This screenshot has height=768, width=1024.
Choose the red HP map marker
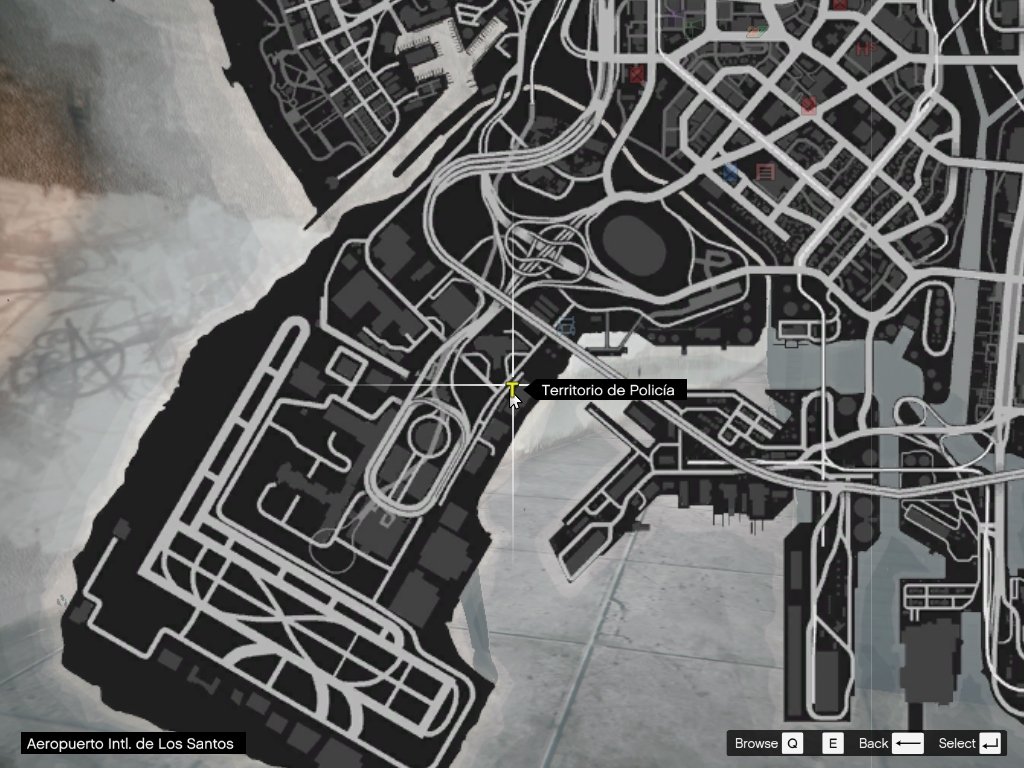pyautogui.click(x=866, y=48)
